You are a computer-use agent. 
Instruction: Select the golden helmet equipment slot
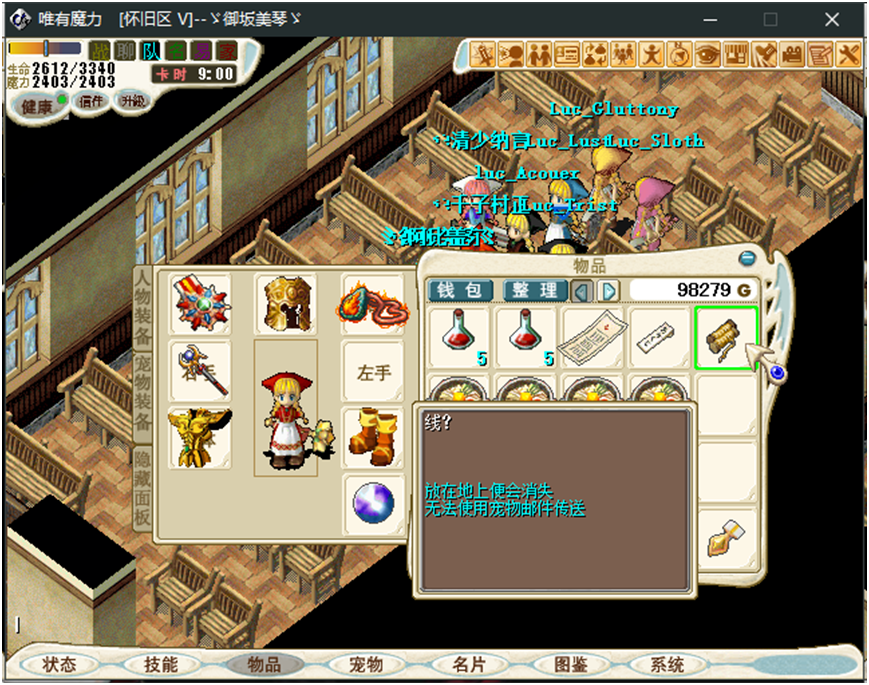[x=287, y=304]
